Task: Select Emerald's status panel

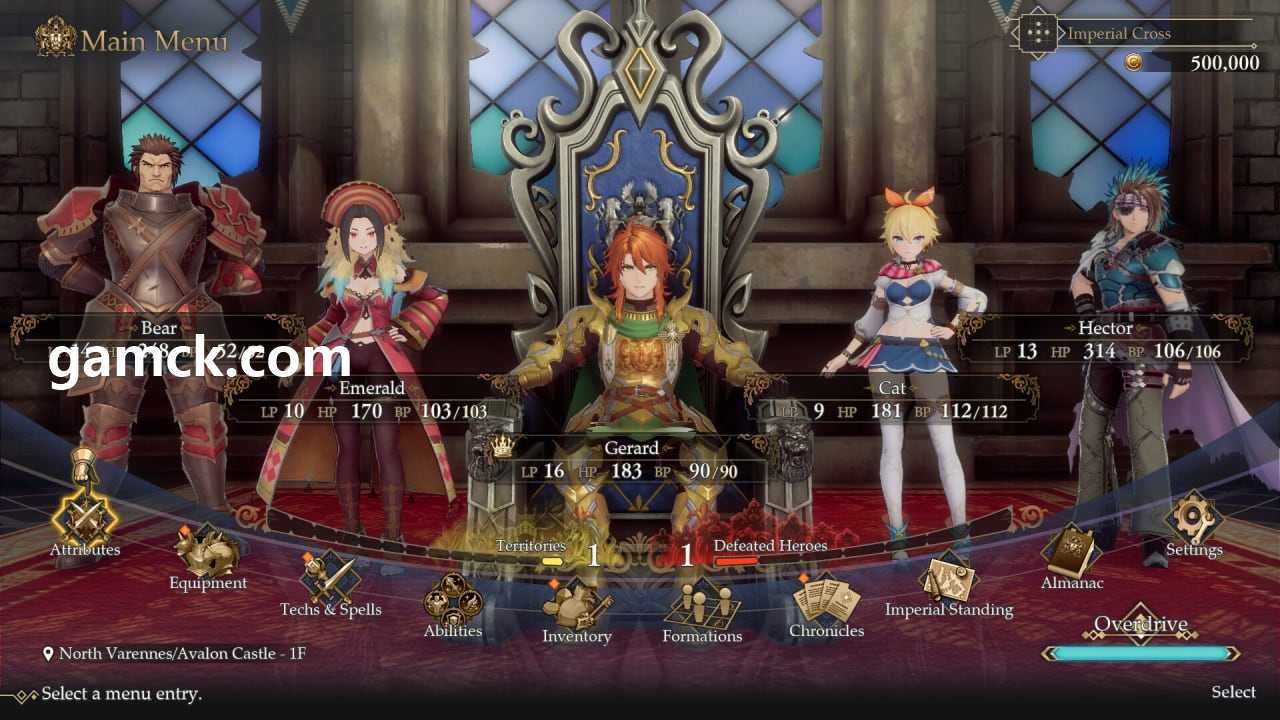Action: pos(371,400)
